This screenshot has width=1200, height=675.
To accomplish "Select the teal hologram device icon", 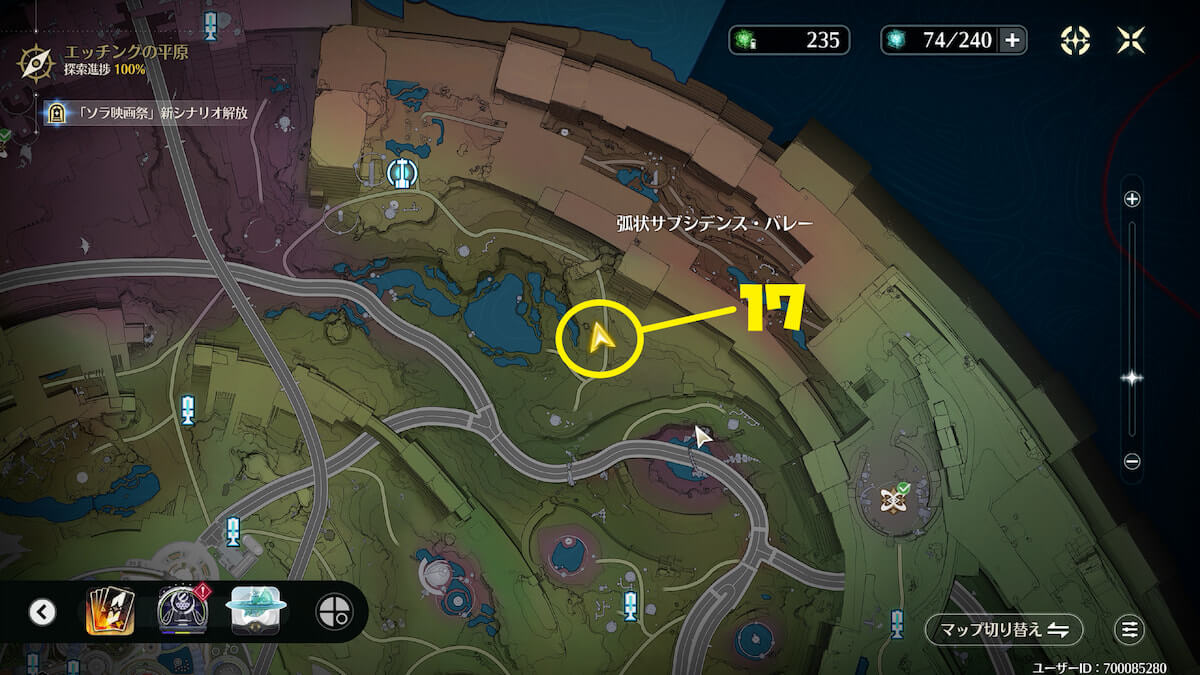I will [x=258, y=610].
